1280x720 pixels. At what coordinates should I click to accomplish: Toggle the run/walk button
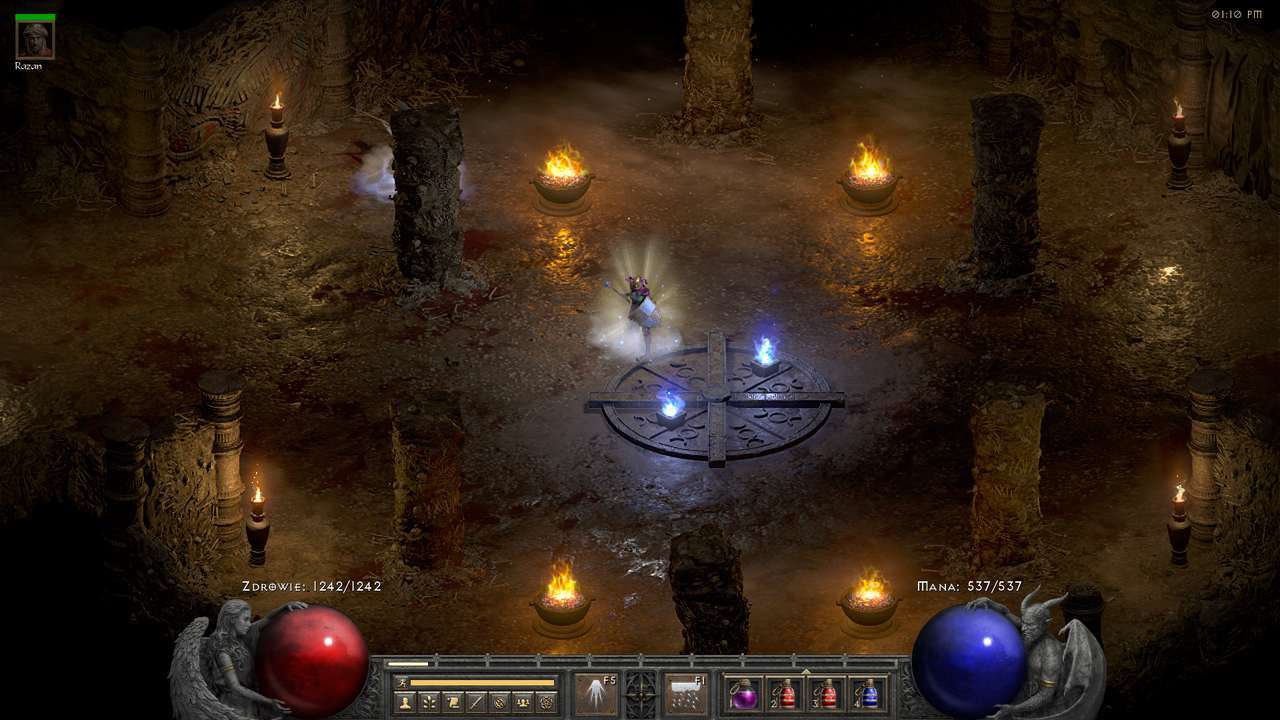click(x=402, y=682)
